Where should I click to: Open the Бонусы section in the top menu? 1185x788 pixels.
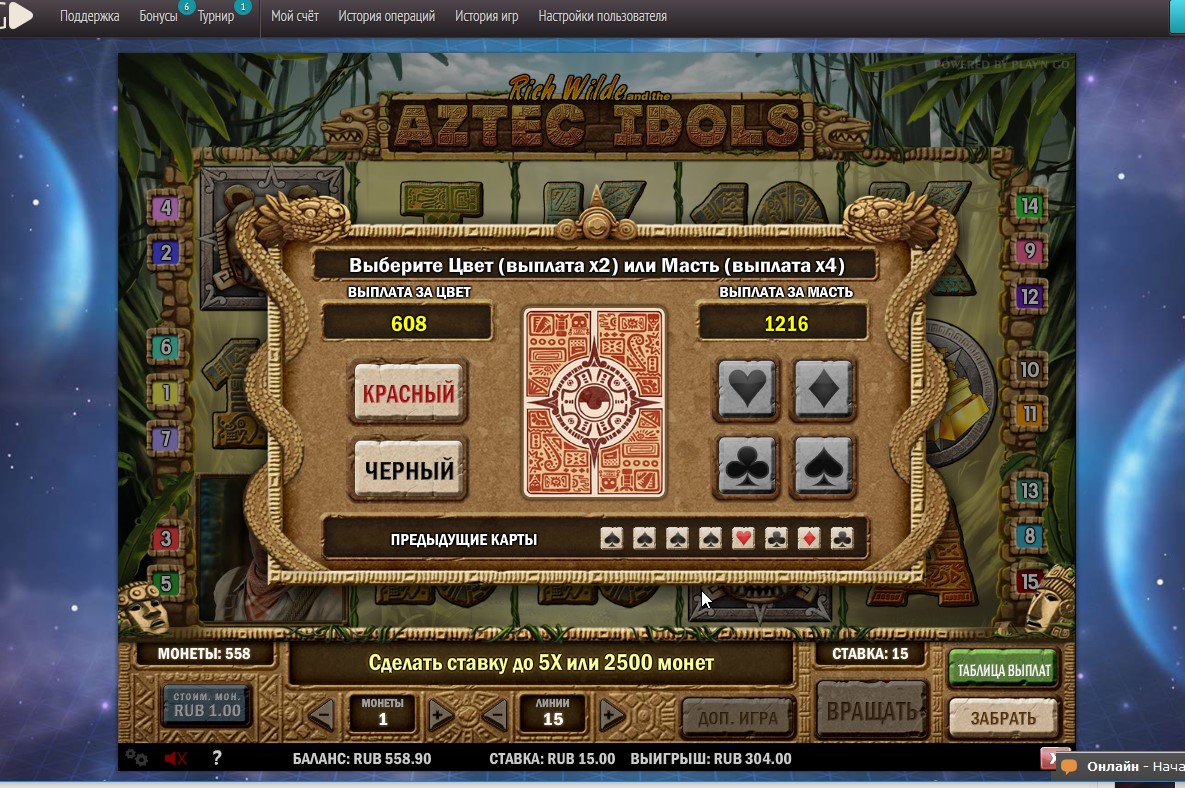158,16
